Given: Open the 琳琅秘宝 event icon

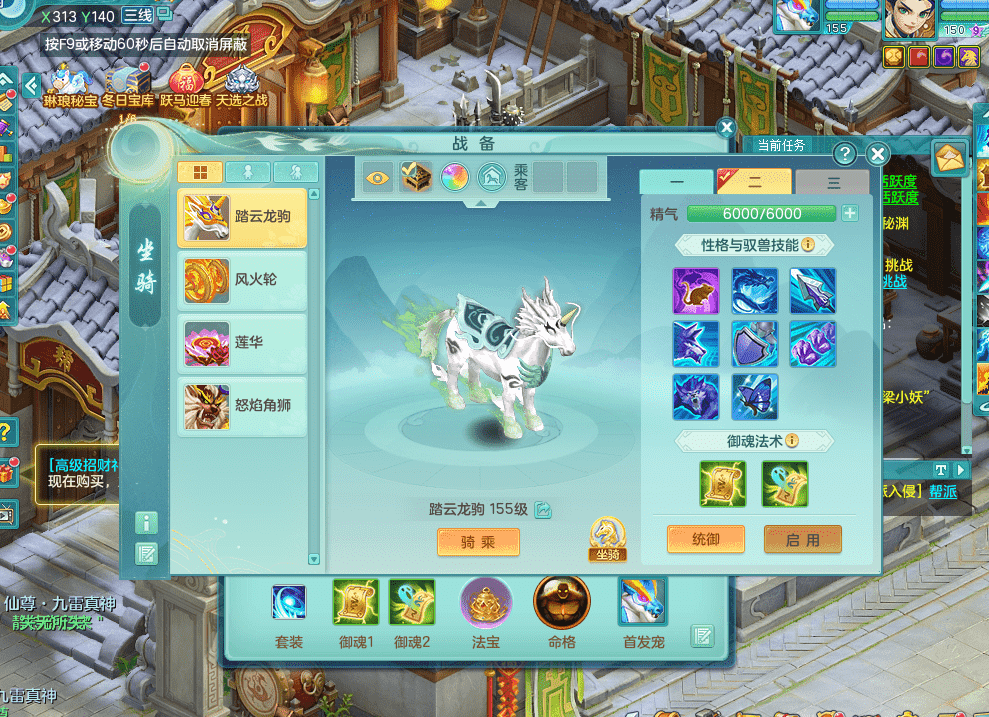Looking at the screenshot, I should [70, 80].
